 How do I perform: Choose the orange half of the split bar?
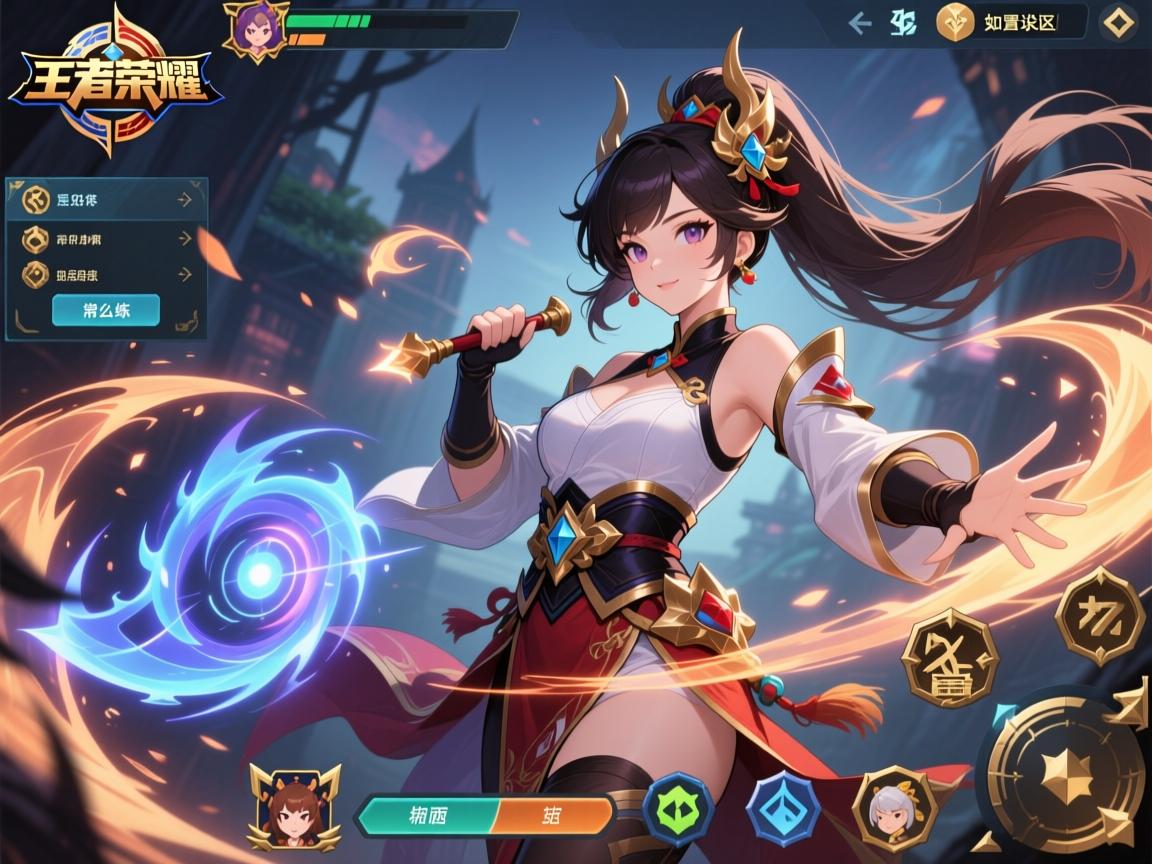pos(553,815)
